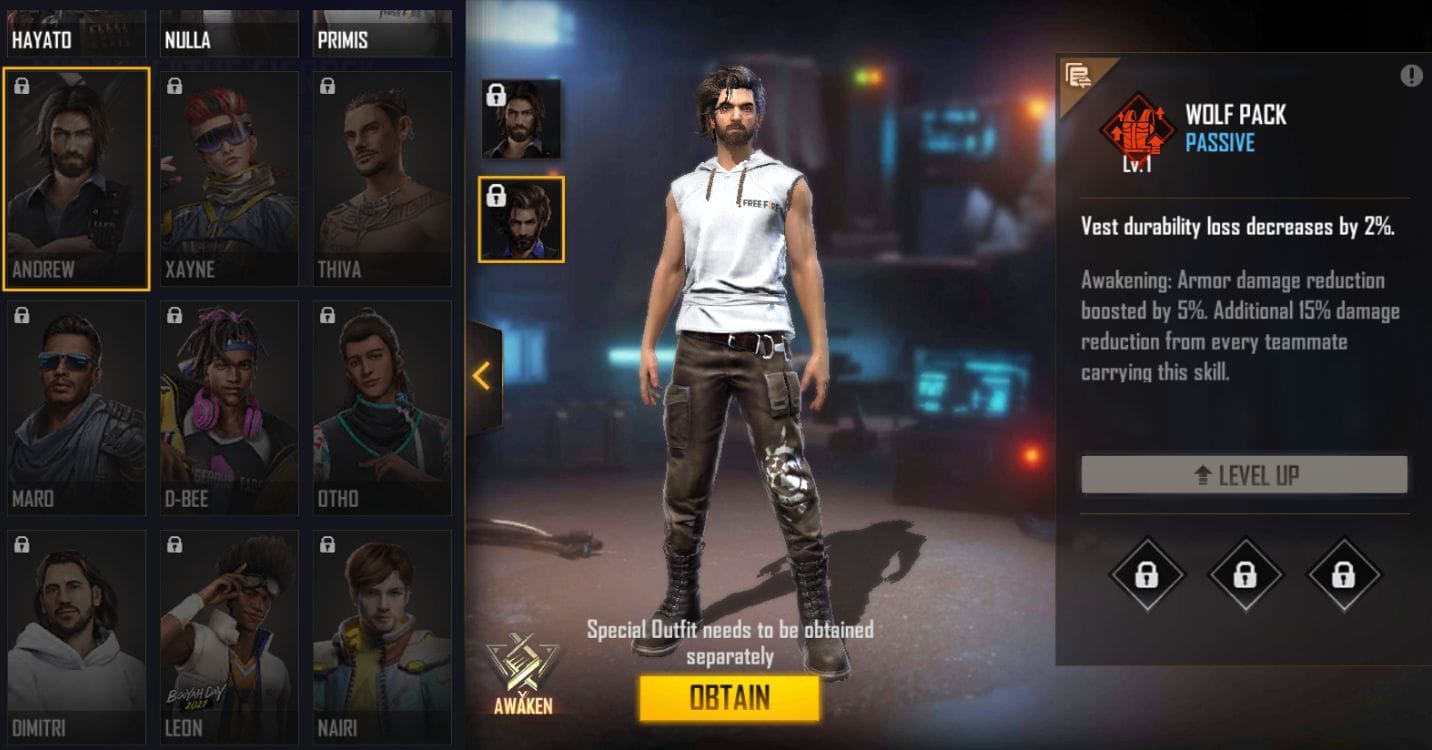Click the rightmost locked skill slot diamond
The height and width of the screenshot is (750, 1432).
point(1342,574)
